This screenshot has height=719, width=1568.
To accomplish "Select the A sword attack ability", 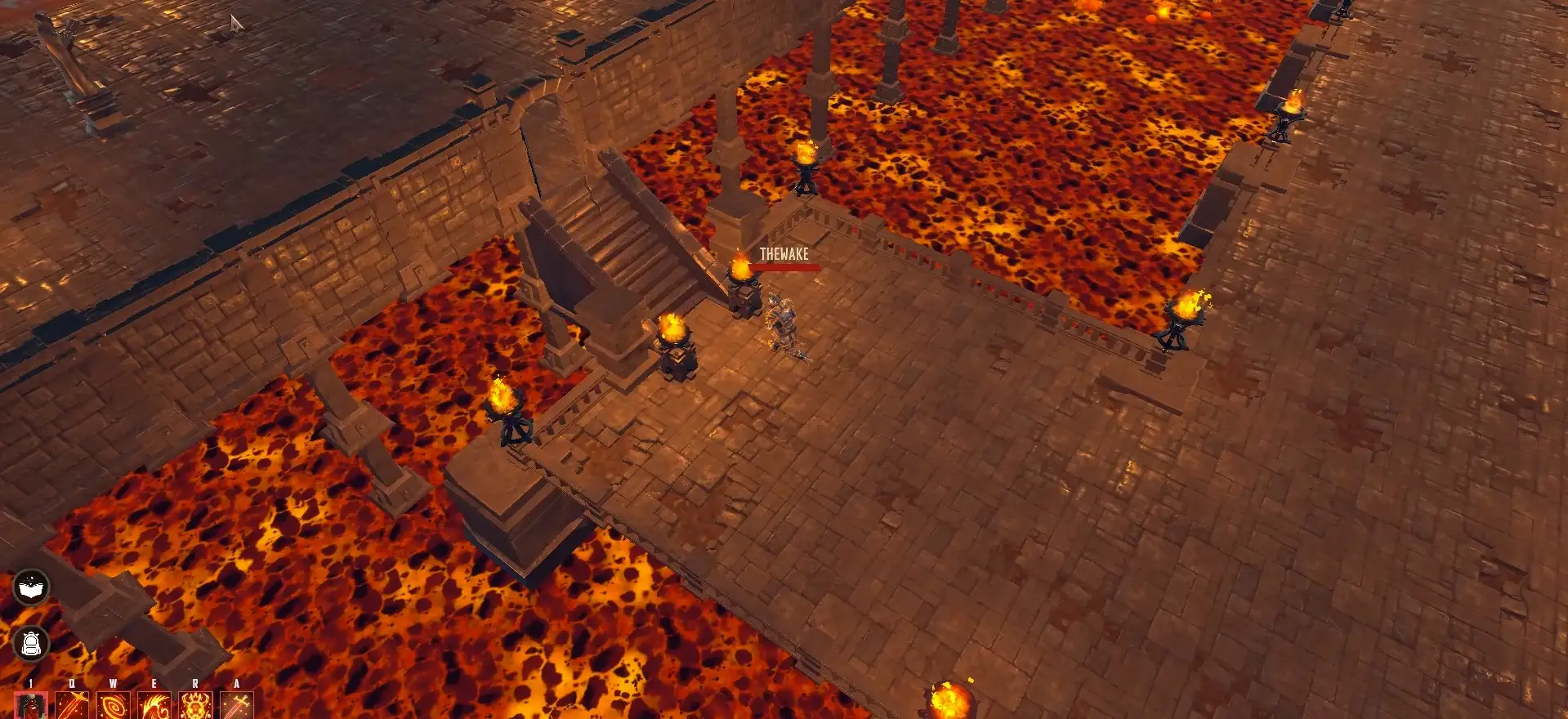I will click(237, 706).
